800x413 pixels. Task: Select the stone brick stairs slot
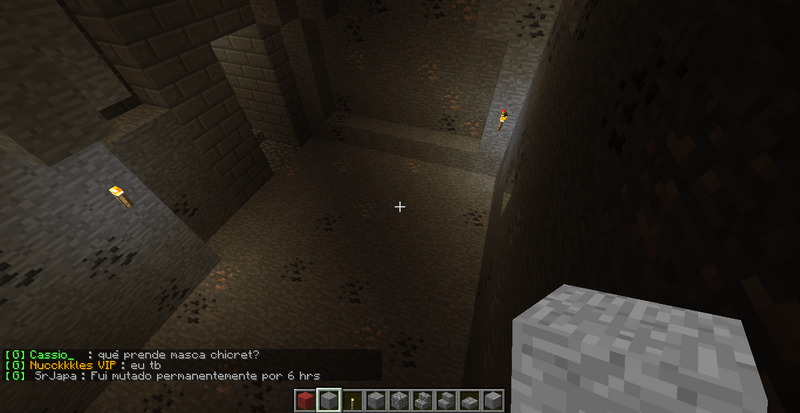click(x=444, y=401)
